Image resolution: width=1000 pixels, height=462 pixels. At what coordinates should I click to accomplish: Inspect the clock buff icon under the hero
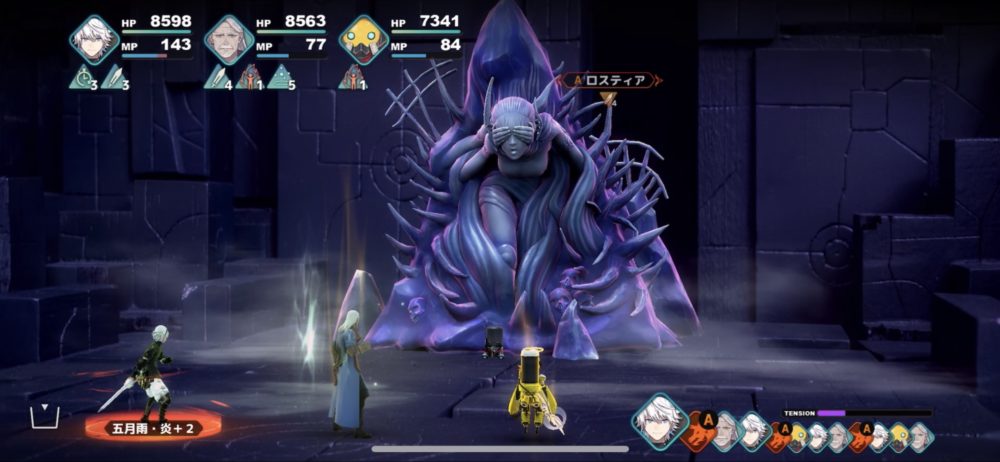[83, 76]
